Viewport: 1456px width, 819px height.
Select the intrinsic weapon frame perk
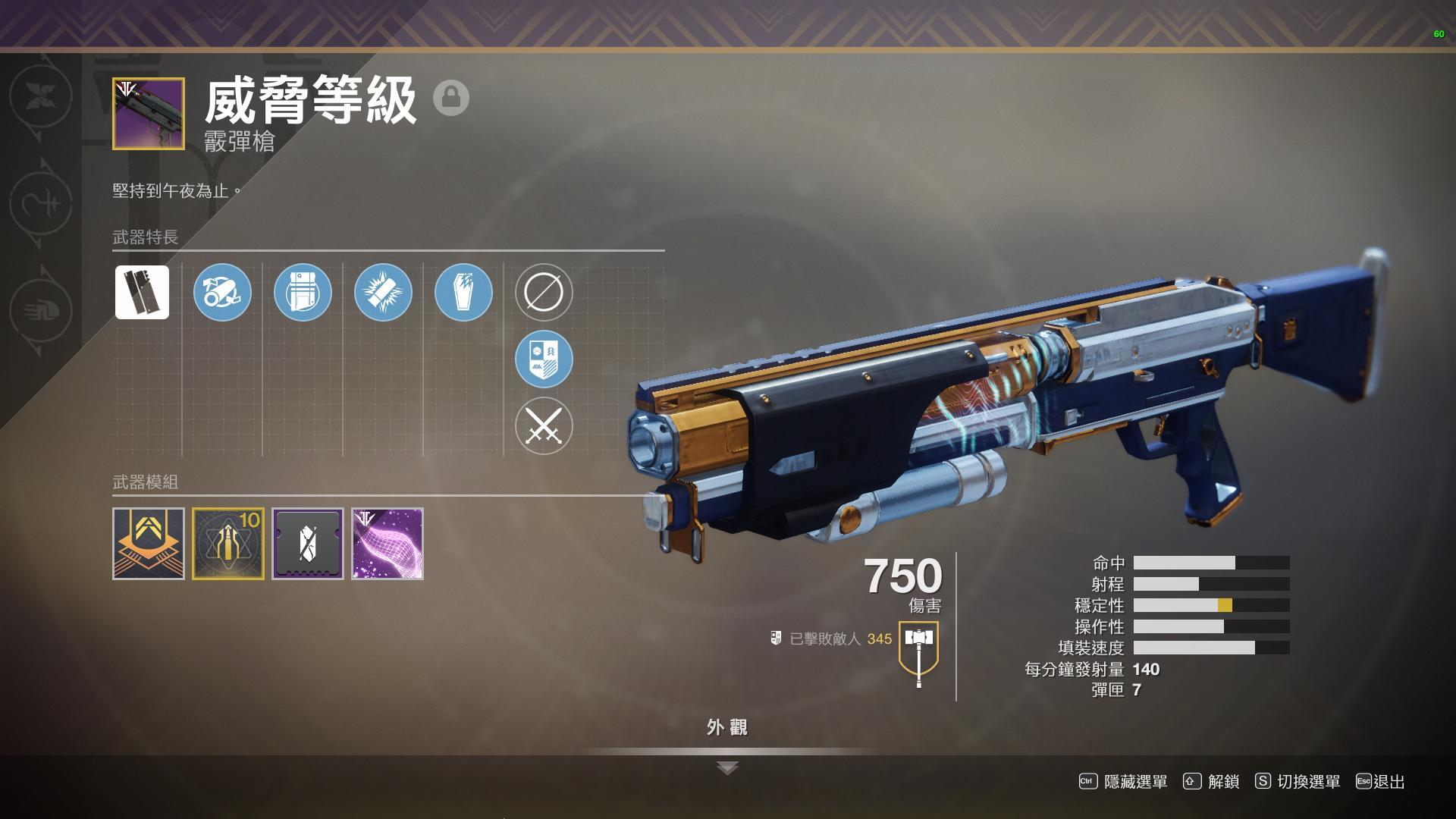coord(142,293)
